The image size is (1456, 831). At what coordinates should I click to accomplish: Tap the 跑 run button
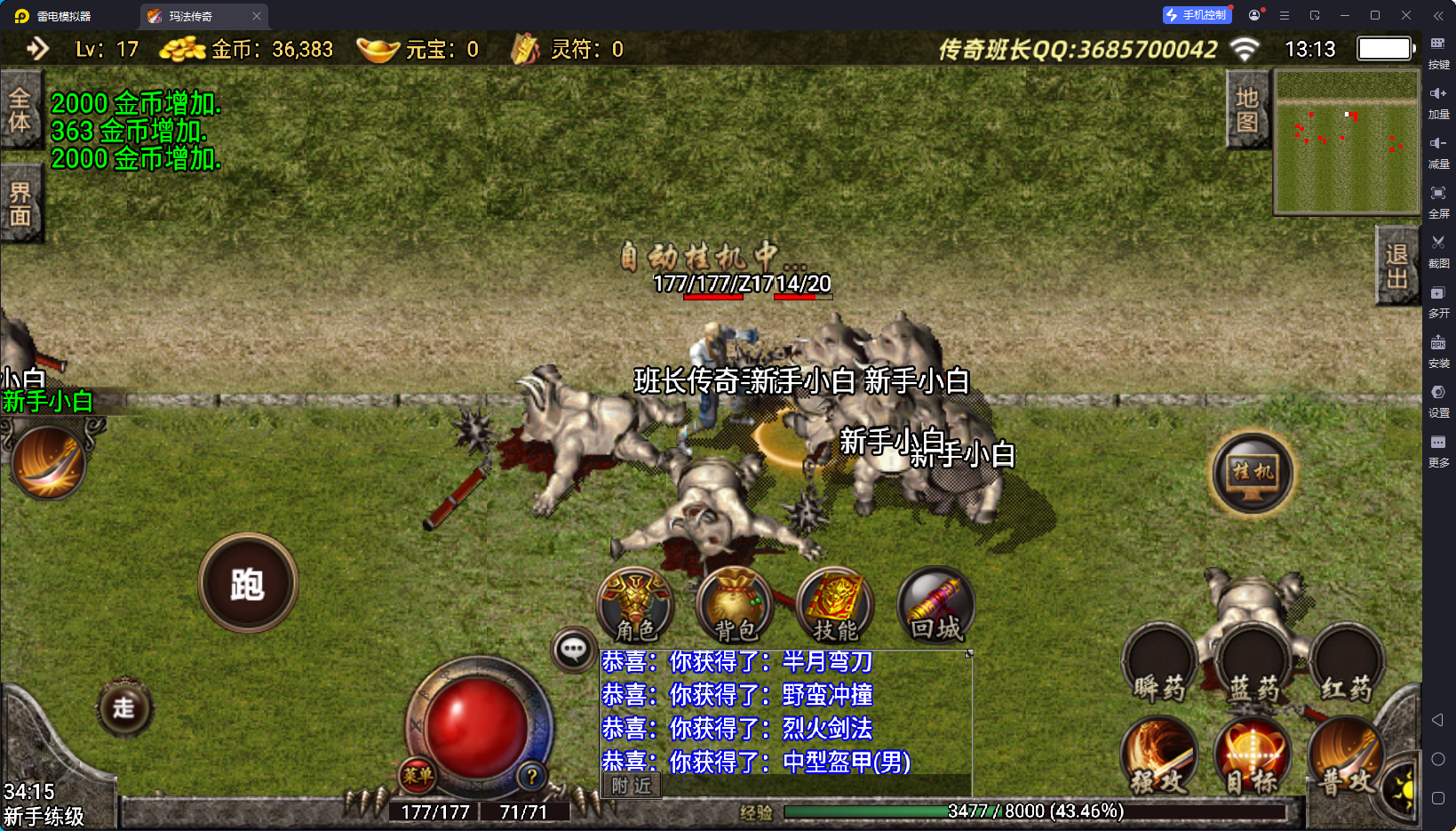(x=248, y=583)
